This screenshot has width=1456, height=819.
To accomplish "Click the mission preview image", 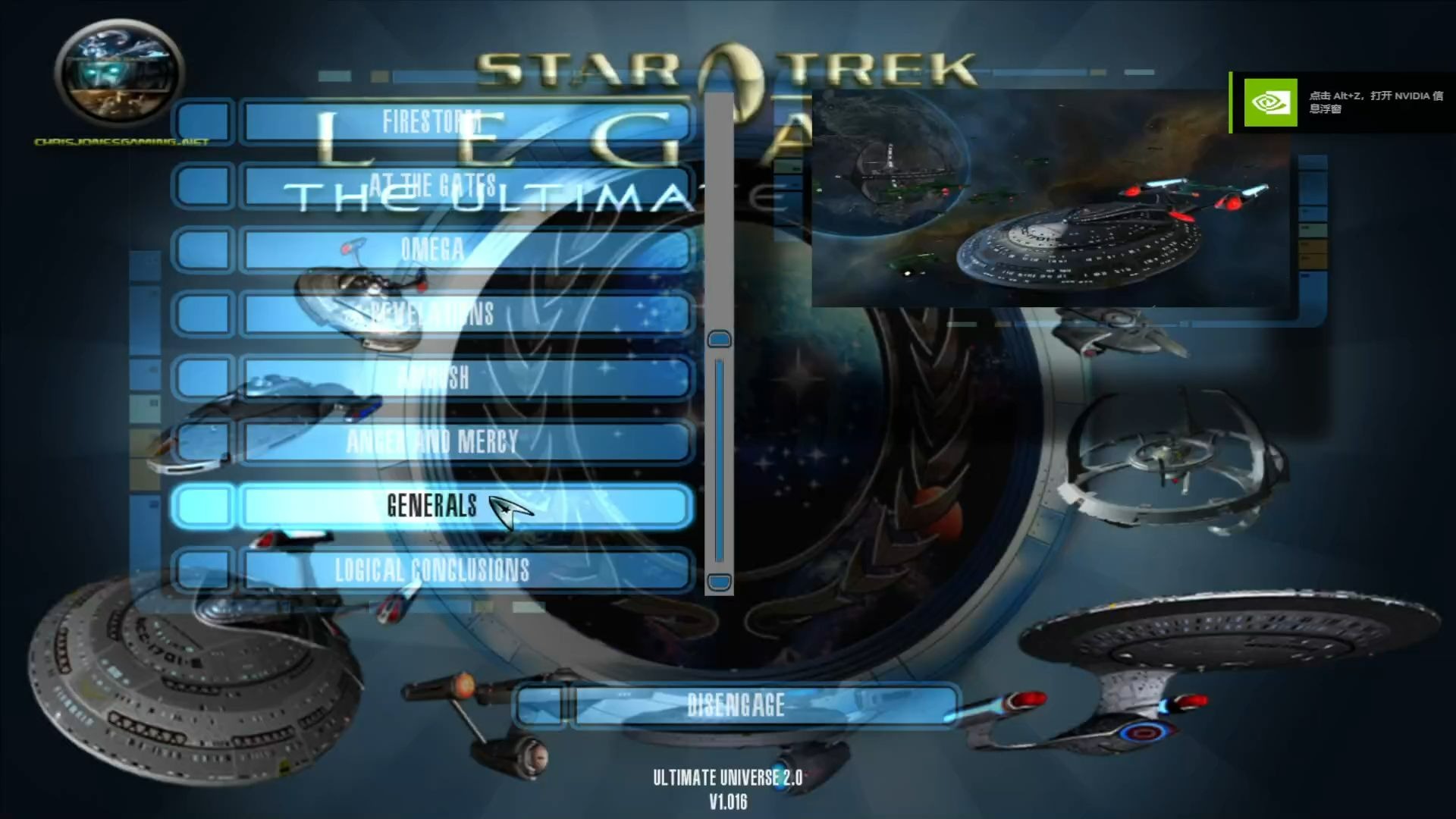I will 1050,199.
